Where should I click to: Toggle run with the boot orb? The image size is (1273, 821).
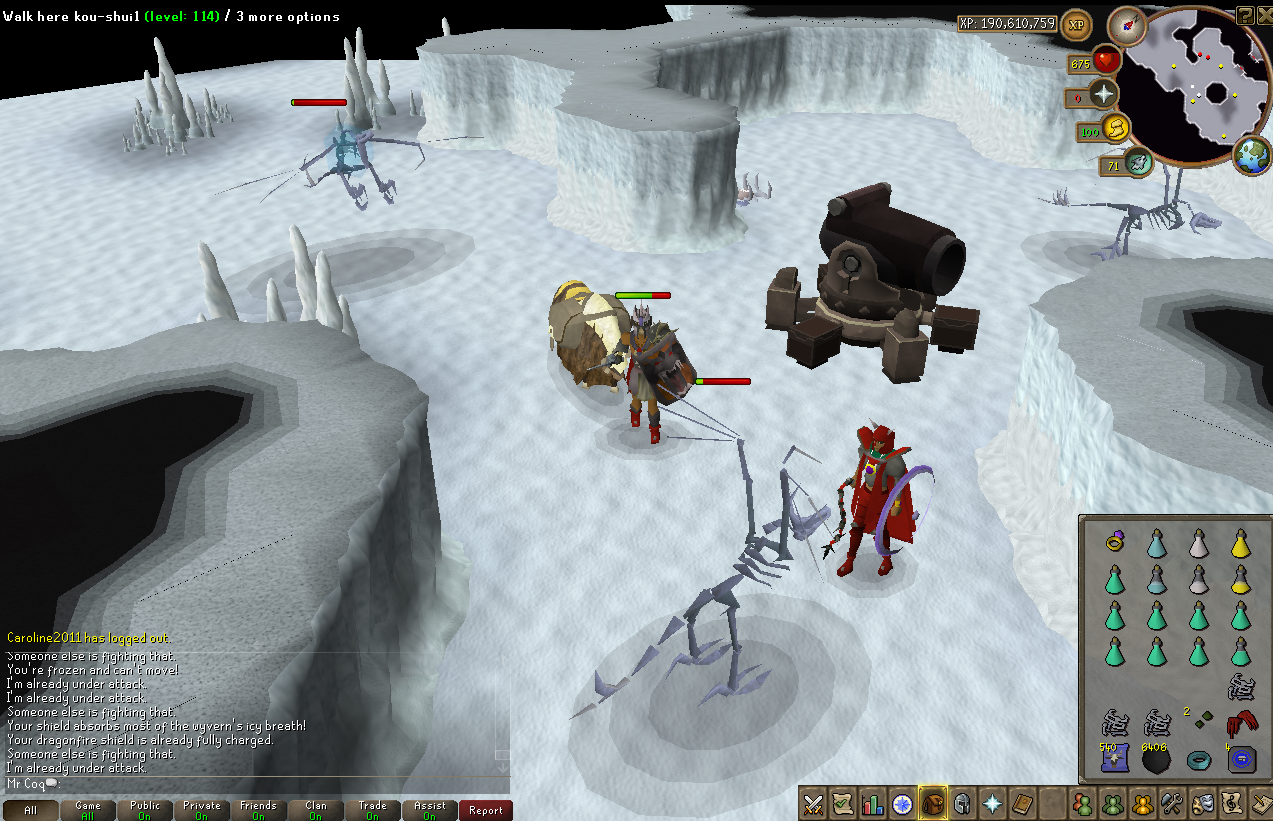pos(1116,128)
